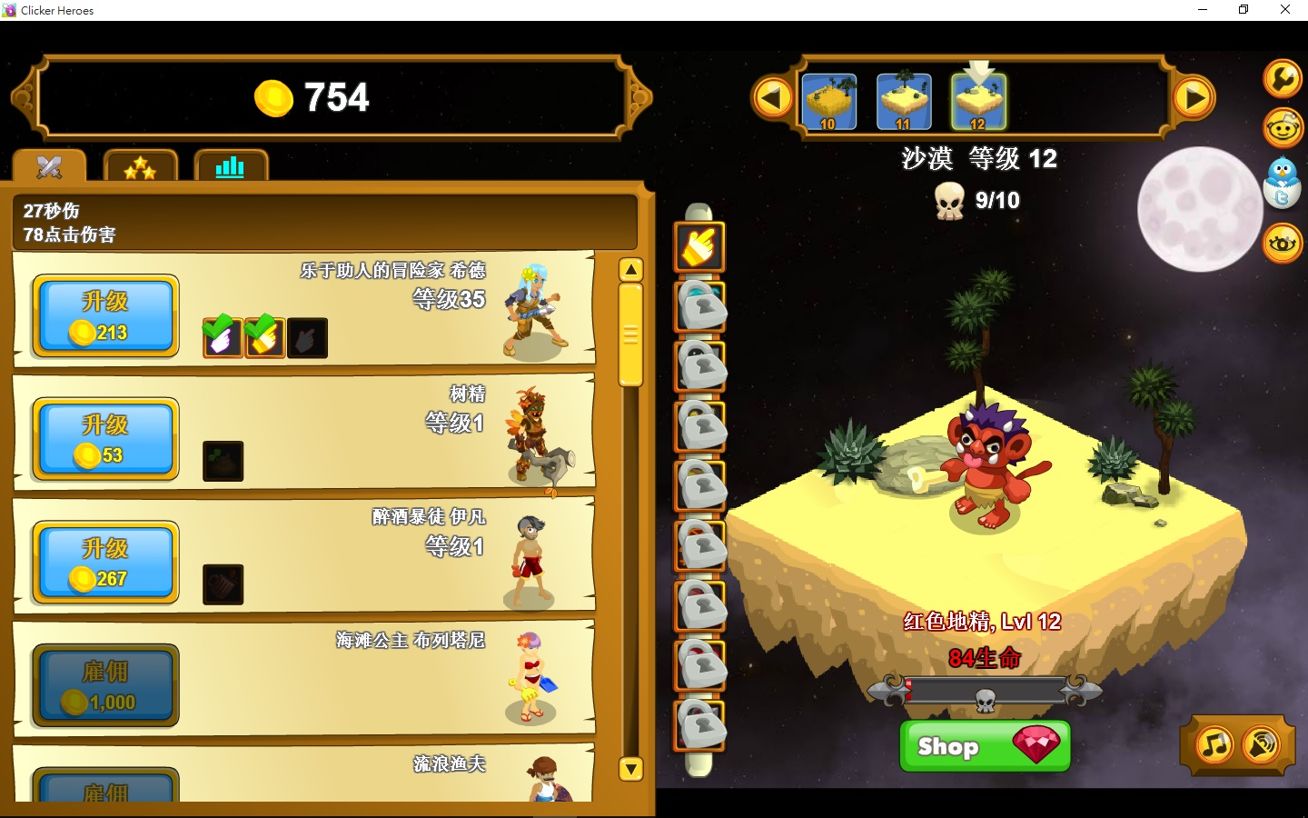
Task: Click 树精's leaf upgrade icon
Action: point(222,462)
